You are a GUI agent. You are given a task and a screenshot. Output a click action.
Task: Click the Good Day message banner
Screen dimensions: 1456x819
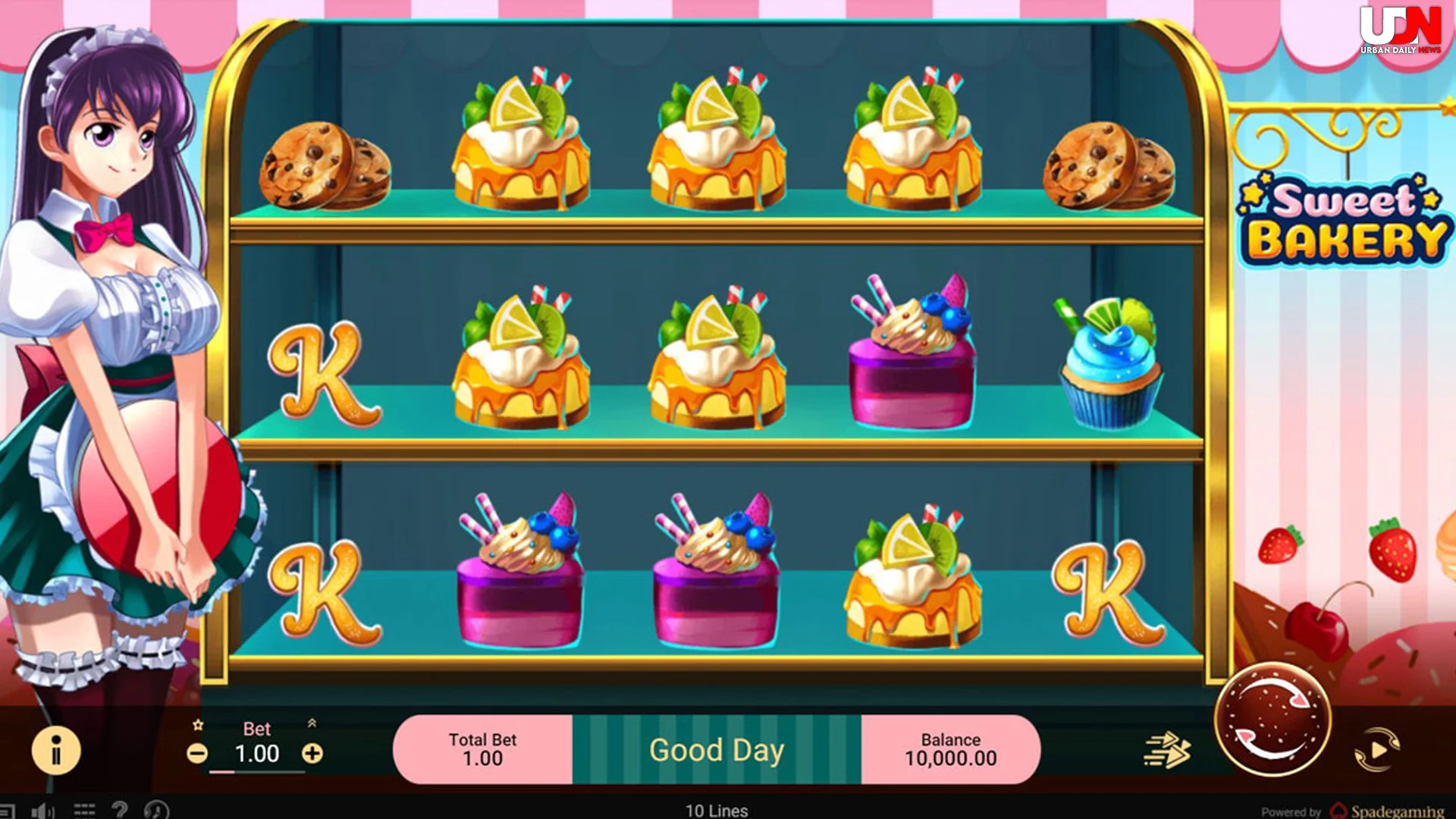pos(717,749)
